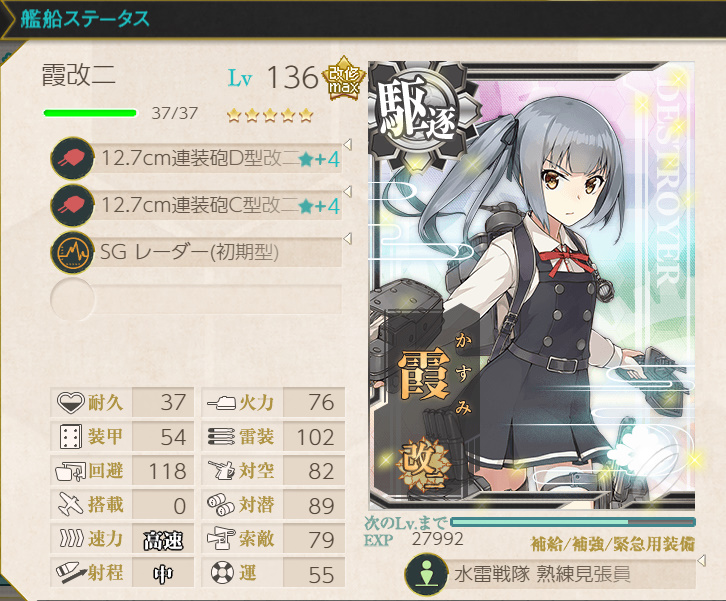Click the 霞改二 destroyer card portrait
Screen dimensions: 726x601
[x=534, y=285]
